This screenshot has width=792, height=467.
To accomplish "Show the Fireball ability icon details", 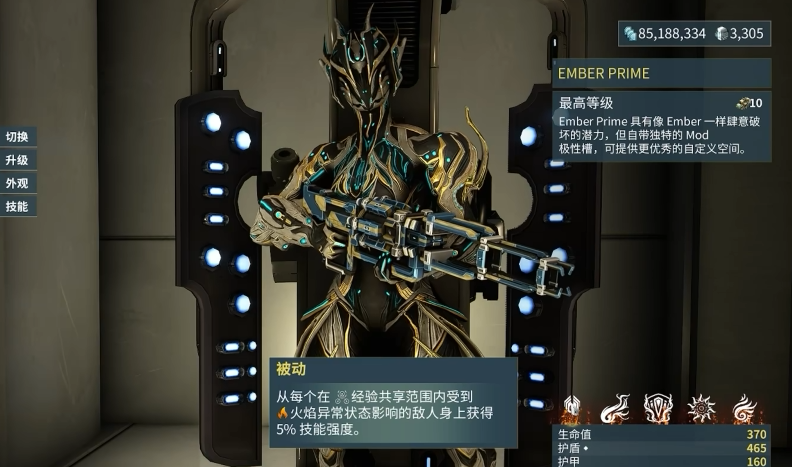I will pos(616,408).
